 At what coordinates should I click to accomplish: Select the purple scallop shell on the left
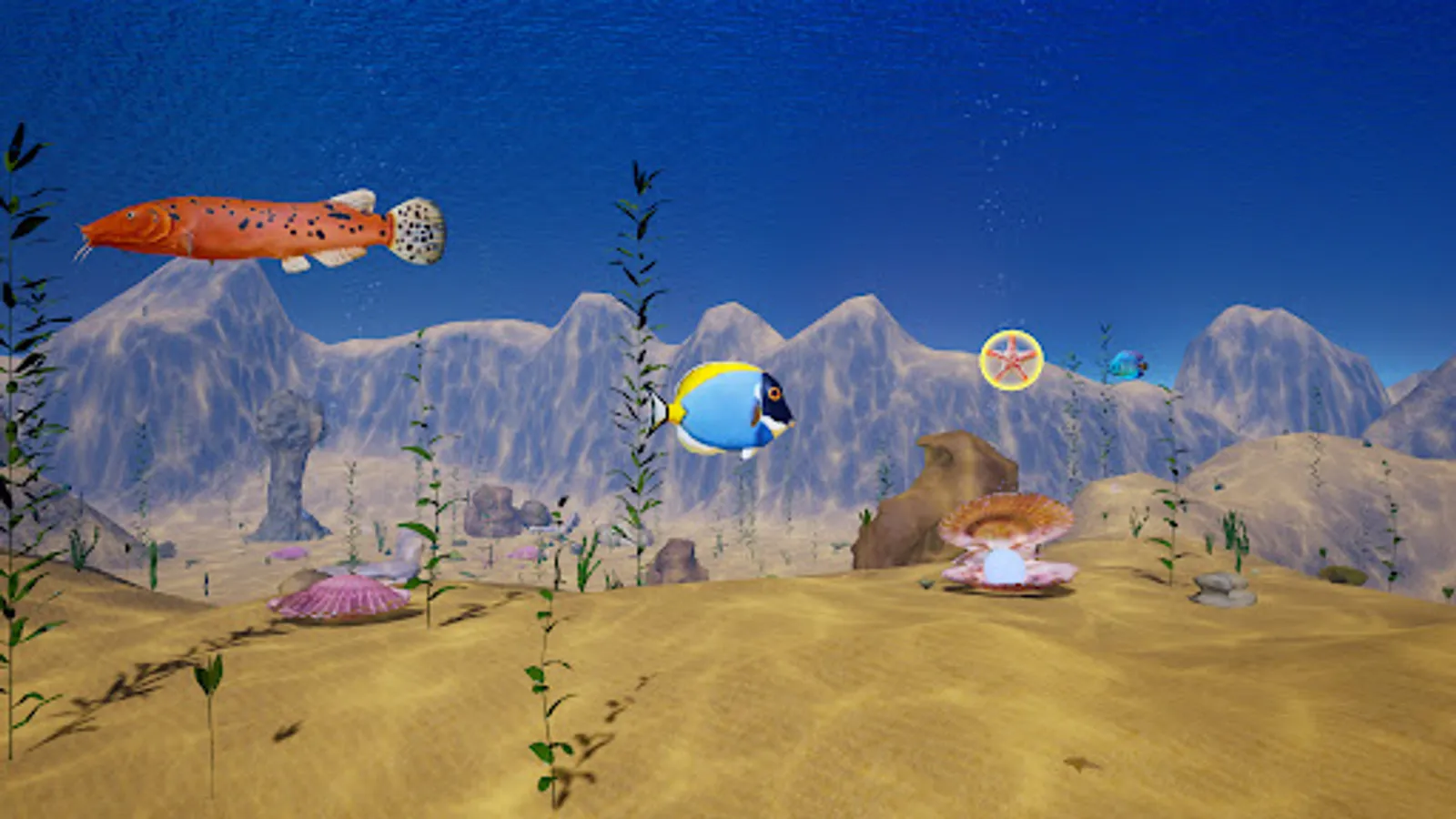tap(346, 596)
